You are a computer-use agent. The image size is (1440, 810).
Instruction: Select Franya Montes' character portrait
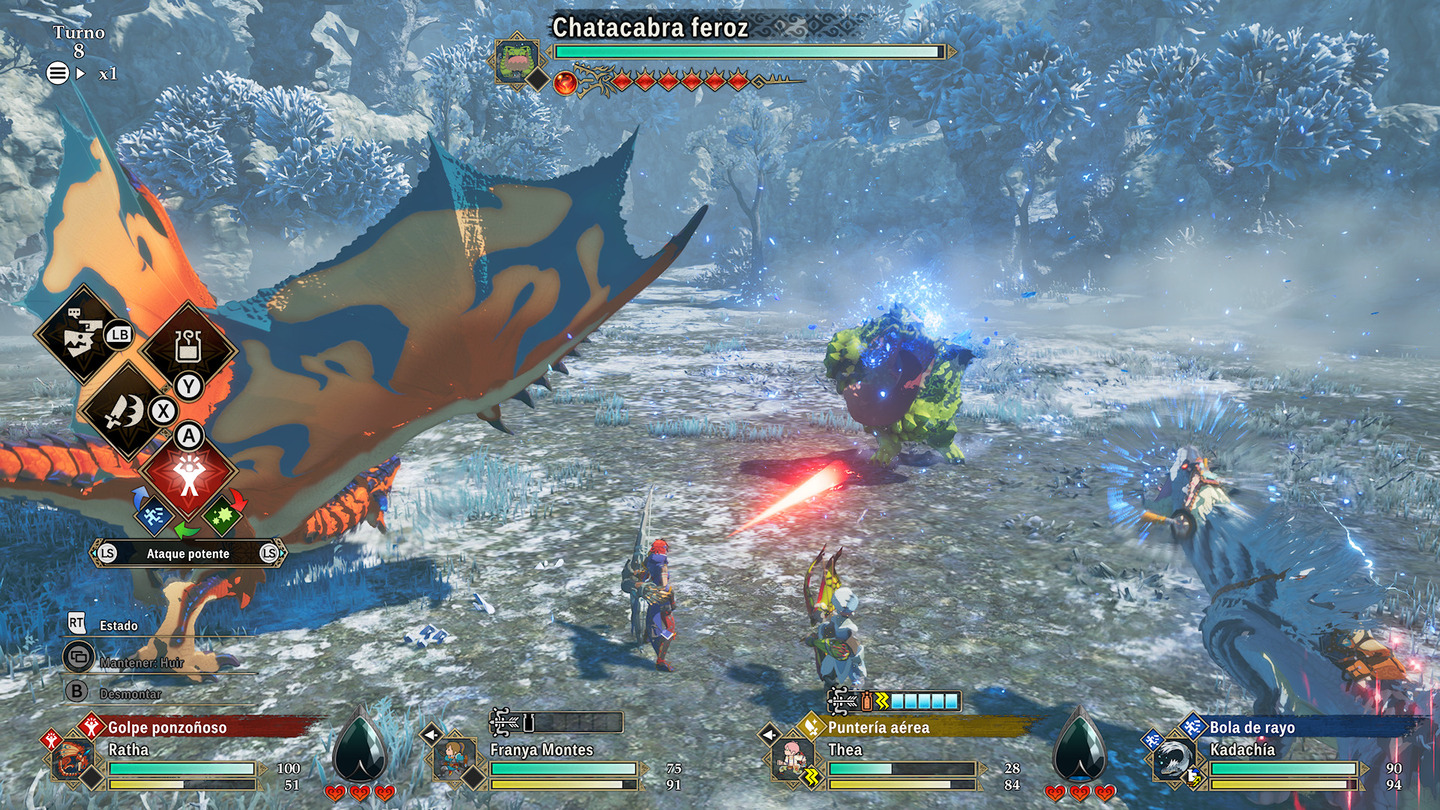[x=454, y=759]
